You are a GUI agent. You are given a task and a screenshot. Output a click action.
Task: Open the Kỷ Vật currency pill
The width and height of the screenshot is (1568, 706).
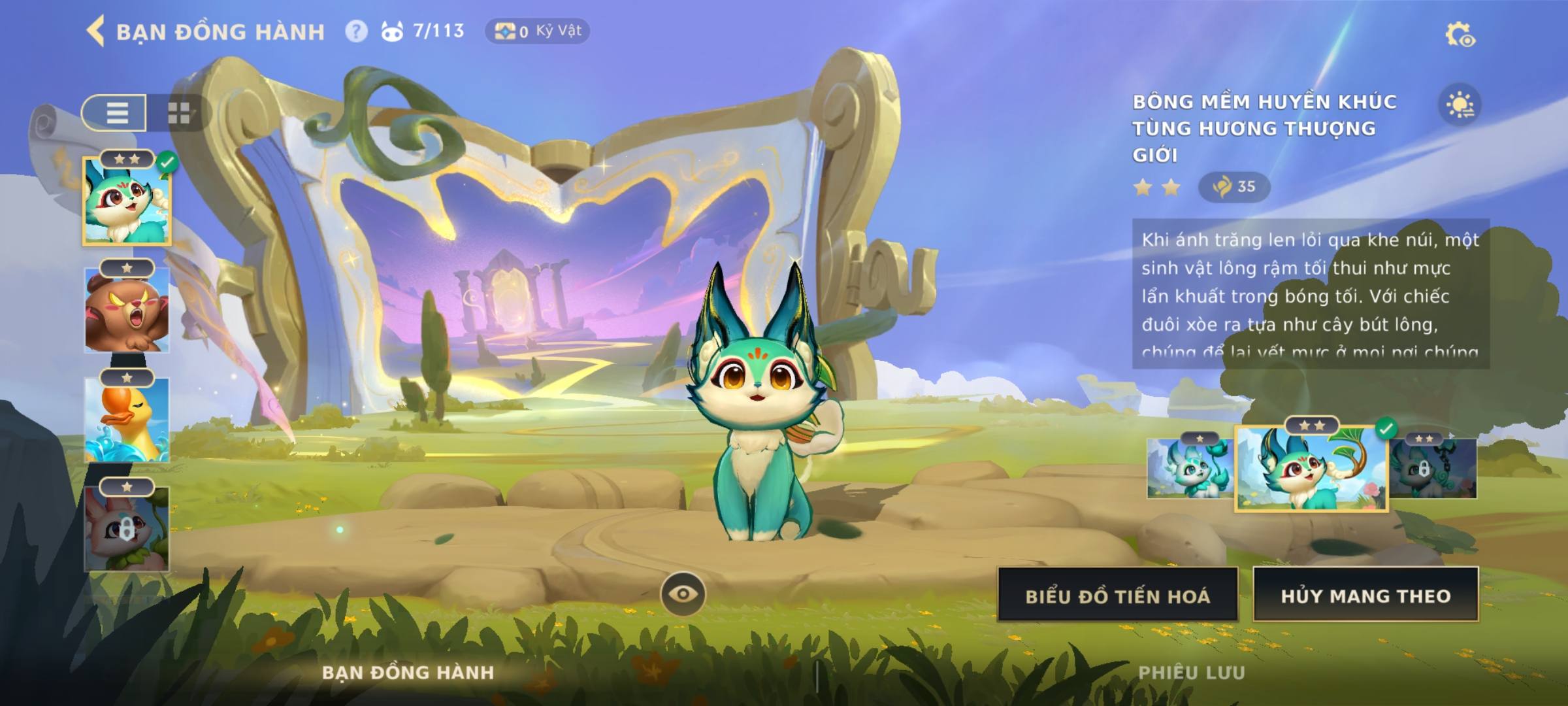(x=537, y=31)
